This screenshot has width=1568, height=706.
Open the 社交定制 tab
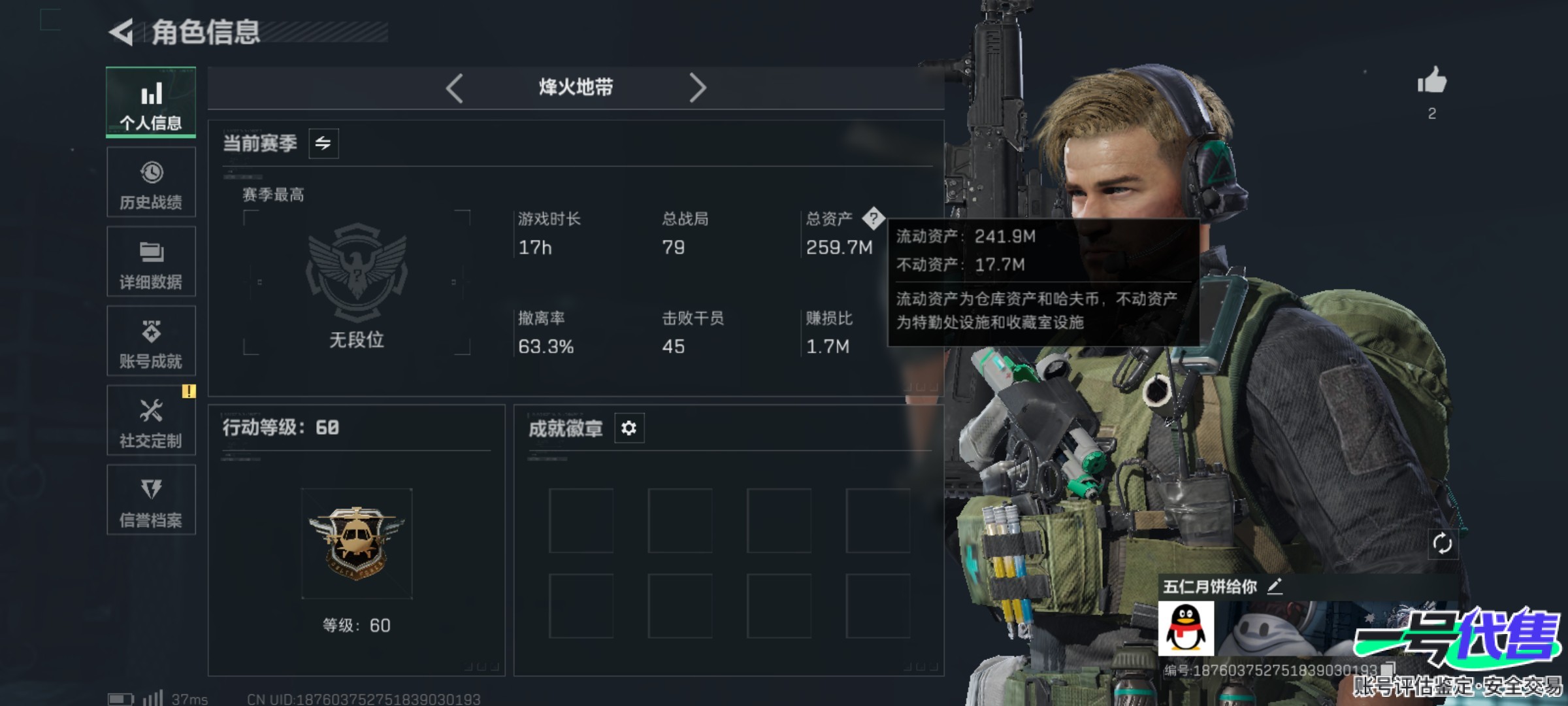tap(151, 421)
